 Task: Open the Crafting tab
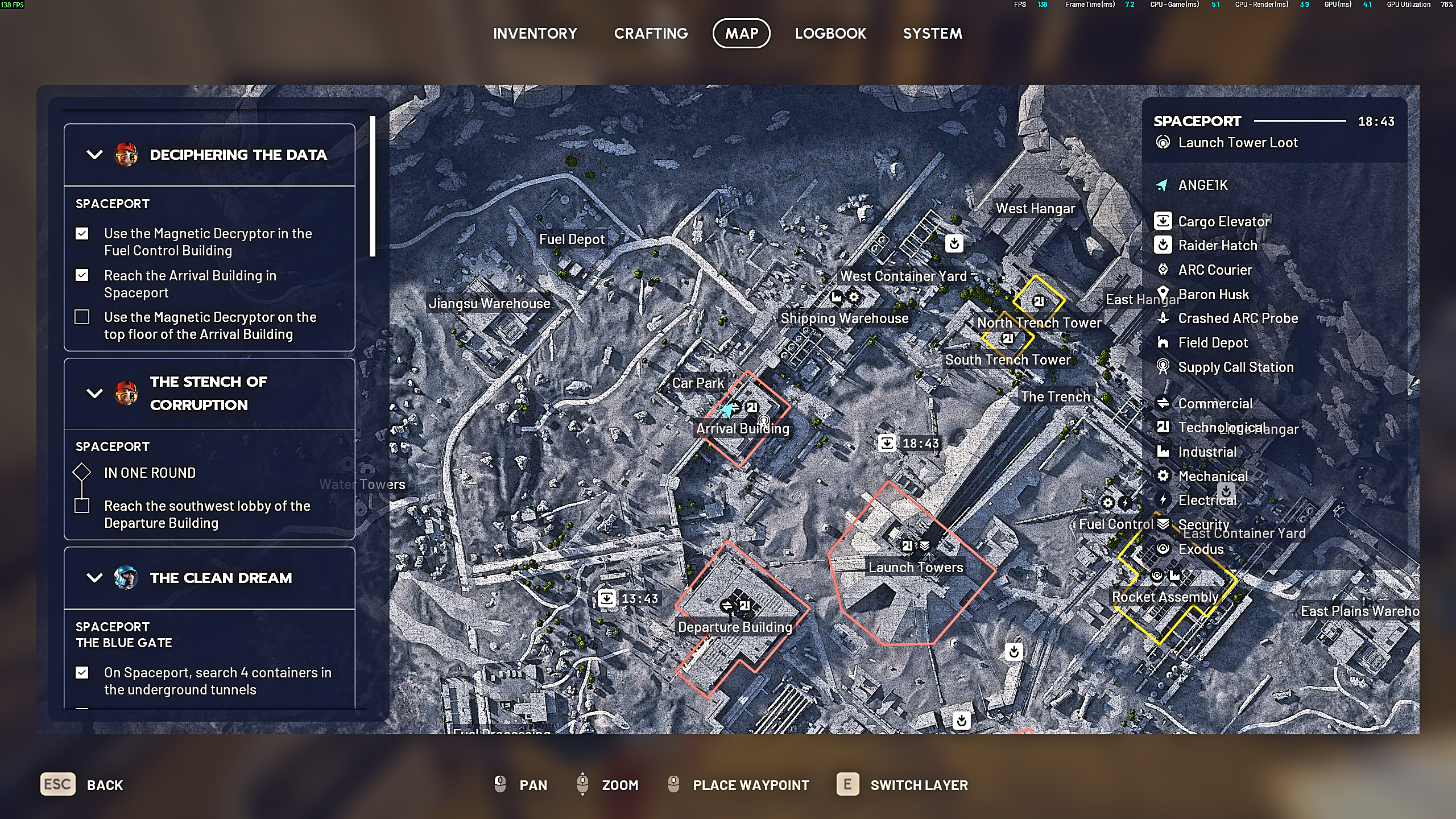coord(651,34)
